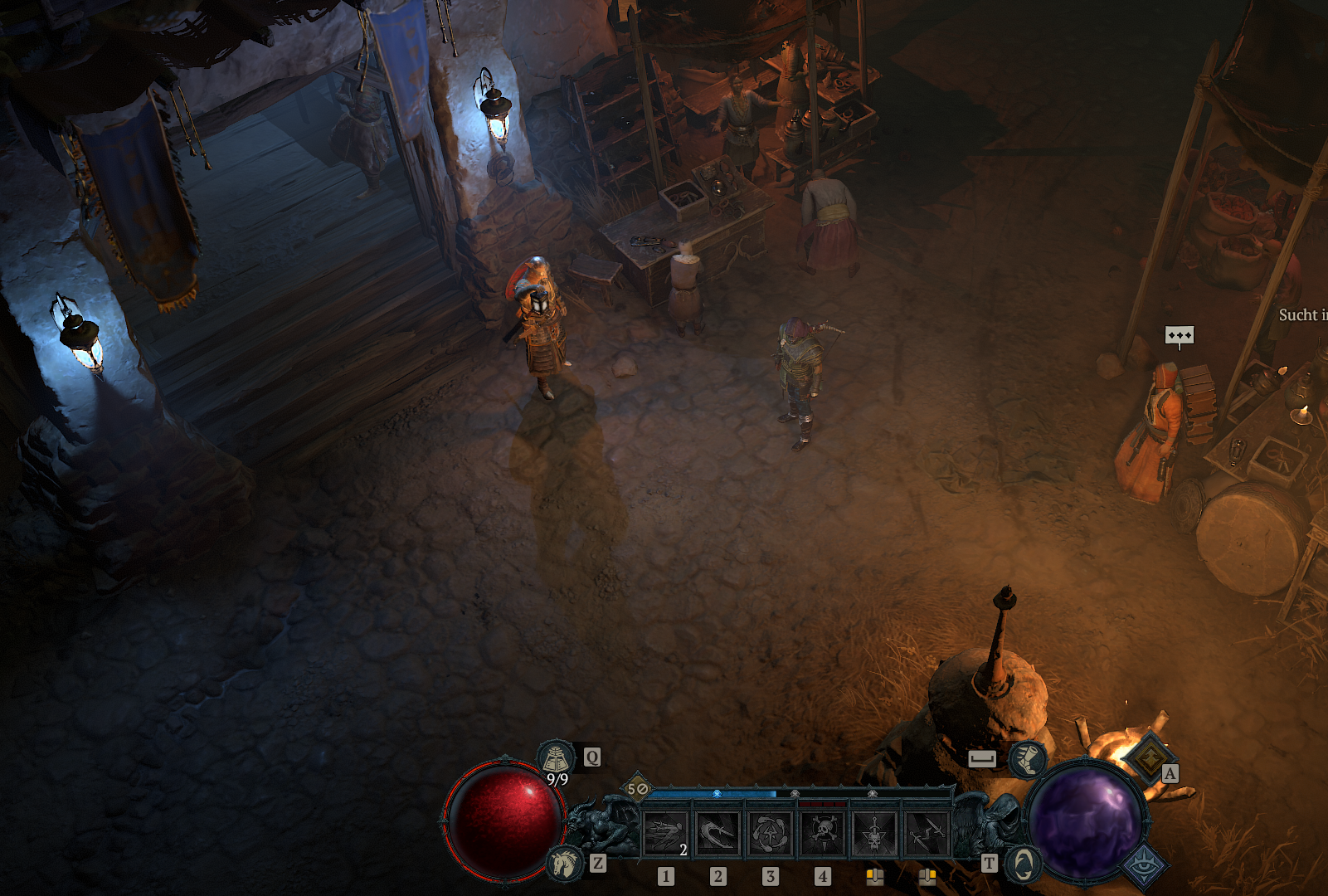
Task: Activate the winged boot evade icon
Action: (x=1028, y=758)
